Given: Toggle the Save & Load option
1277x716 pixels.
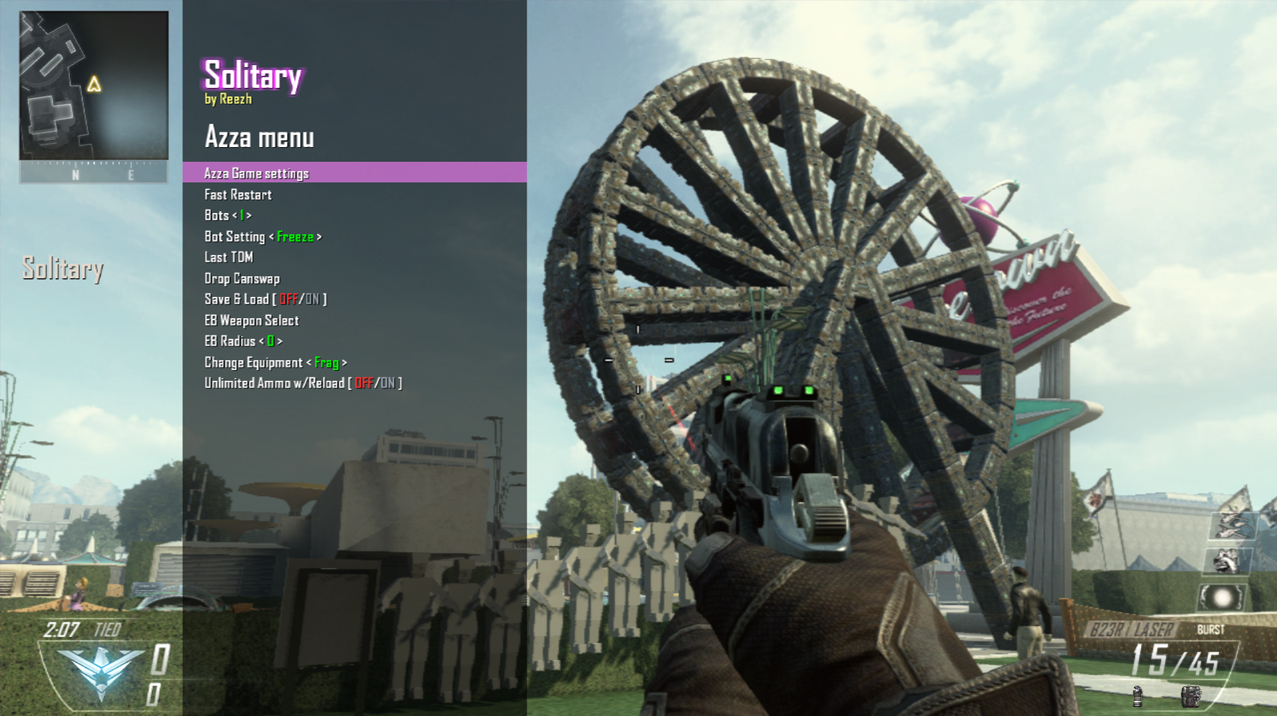Looking at the screenshot, I should point(265,299).
